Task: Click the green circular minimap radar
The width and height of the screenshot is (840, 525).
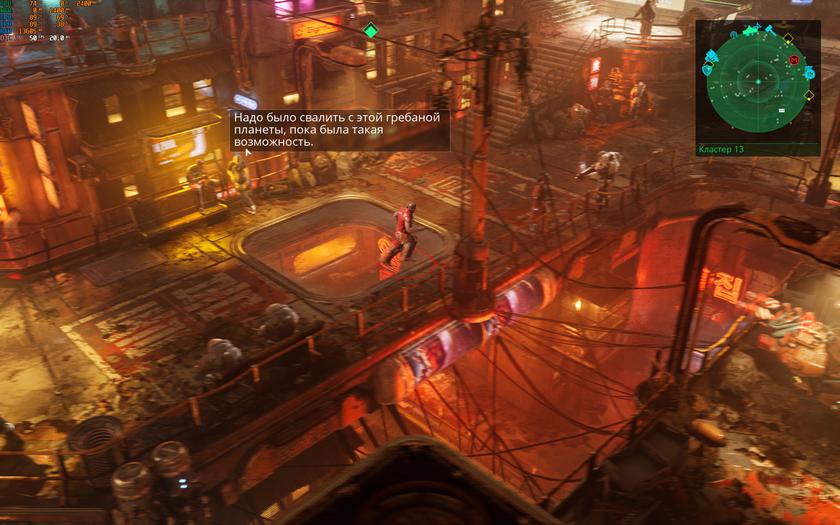Action: [x=757, y=82]
